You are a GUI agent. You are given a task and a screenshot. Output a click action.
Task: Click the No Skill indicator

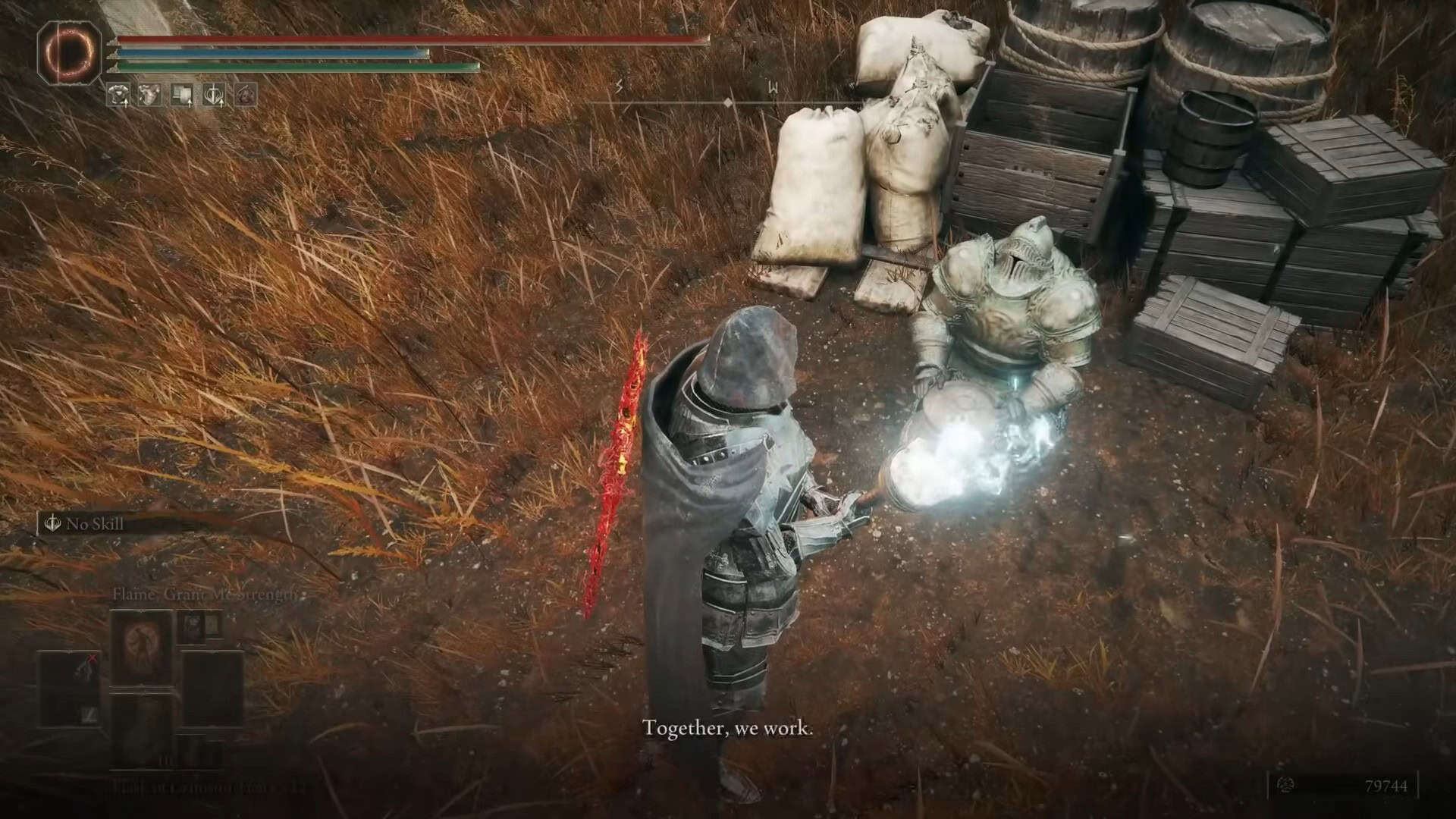click(x=85, y=524)
